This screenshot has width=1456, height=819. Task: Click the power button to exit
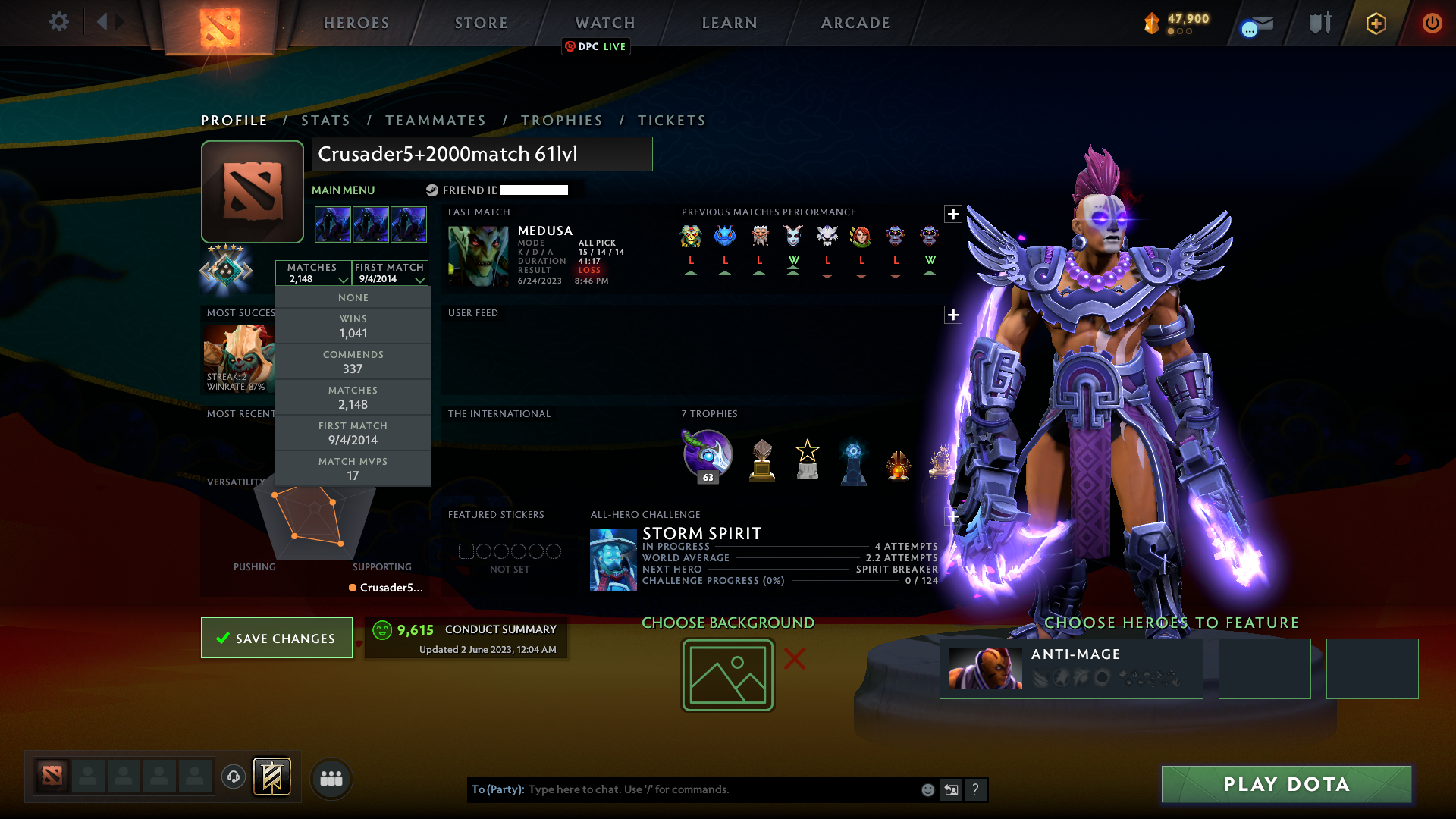pos(1432,24)
